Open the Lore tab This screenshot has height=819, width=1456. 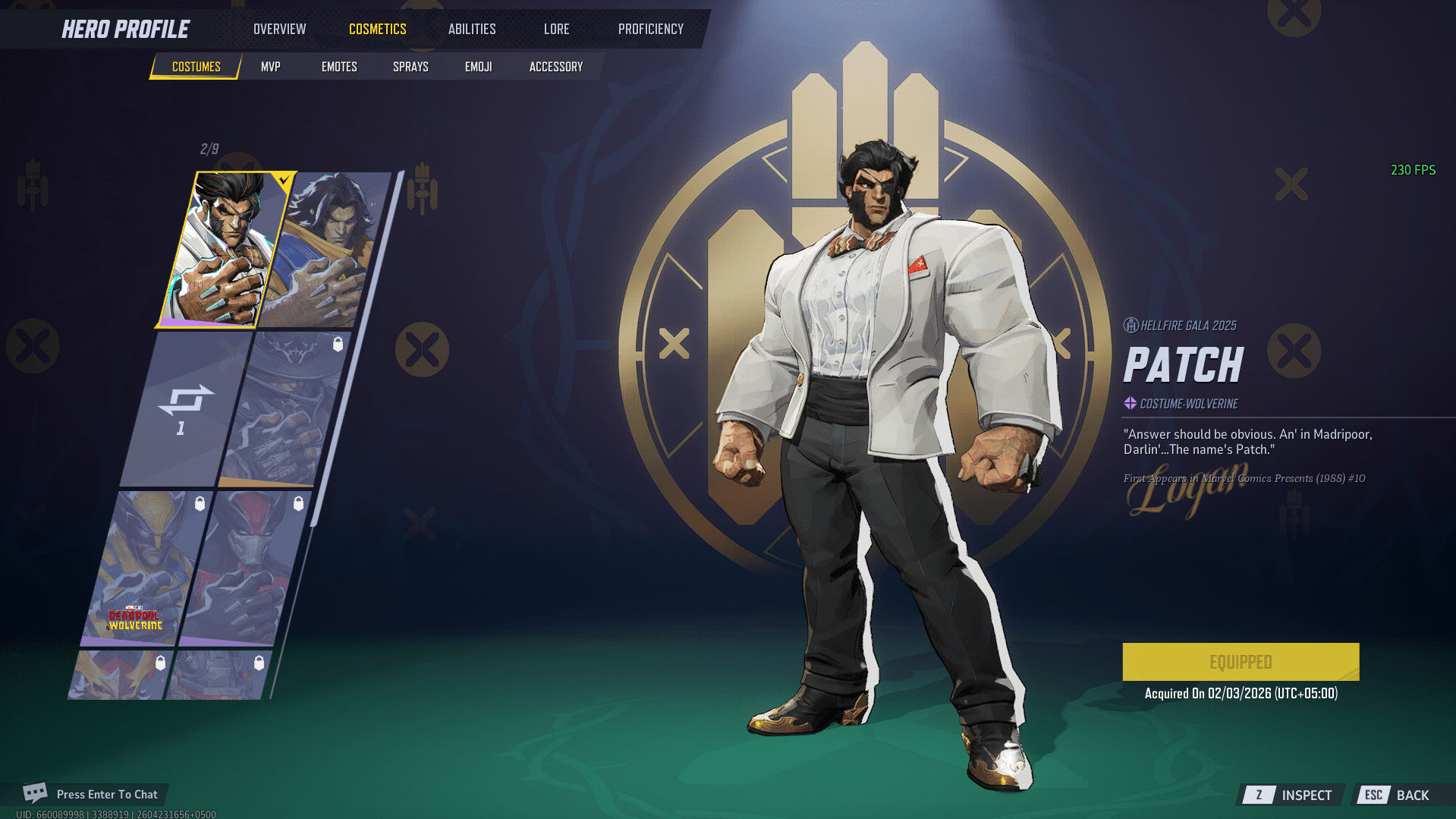point(556,29)
